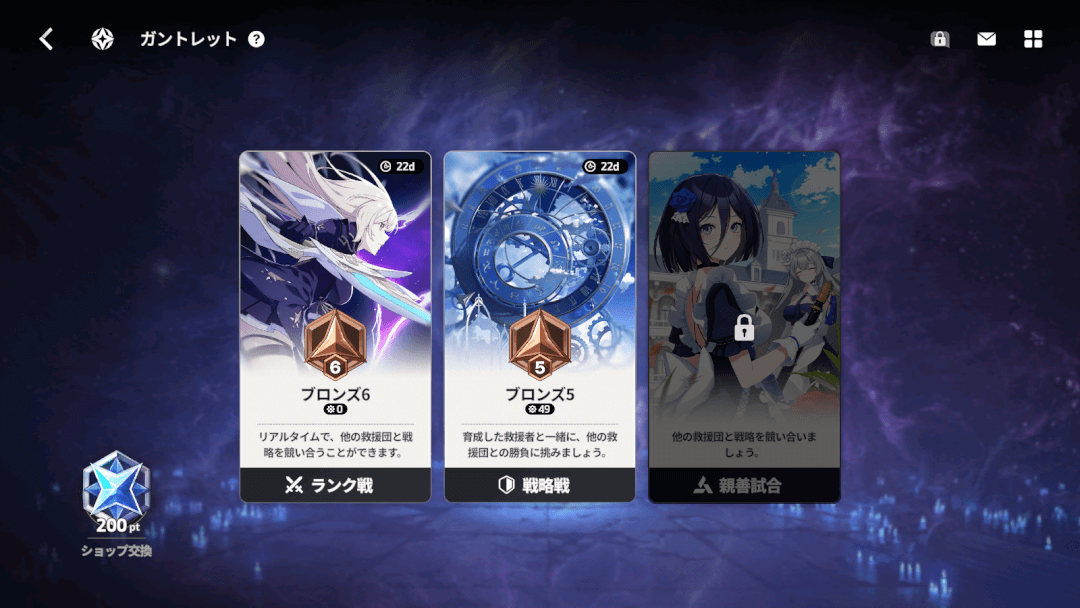This screenshot has width=1080, height=608.
Task: Show Gauntlet help question mark
Action: (x=257, y=39)
